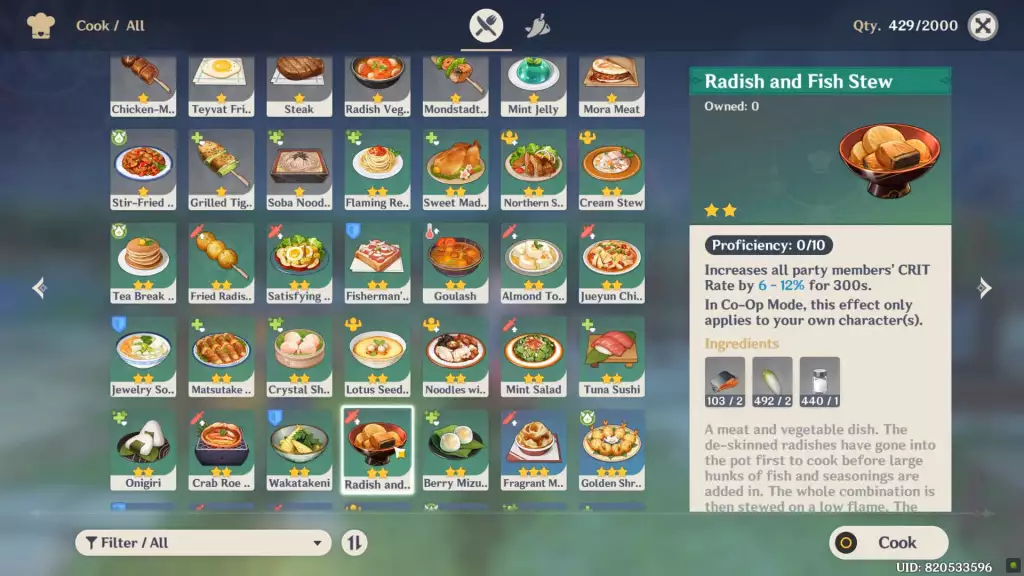This screenshot has width=1024, height=576.
Task: Go to the next page arrow
Action: tap(984, 288)
